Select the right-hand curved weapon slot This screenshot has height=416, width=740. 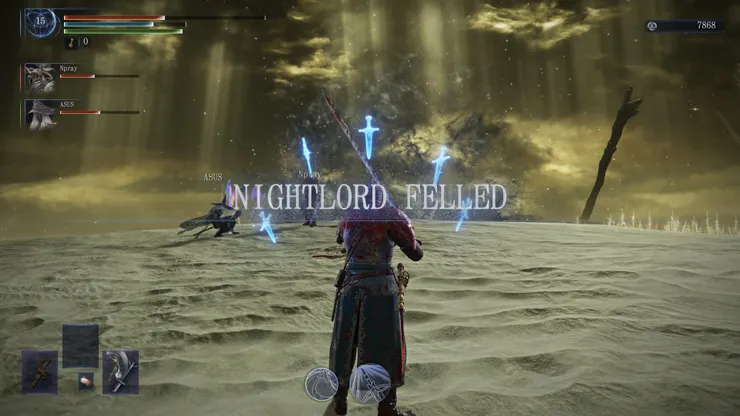point(121,371)
